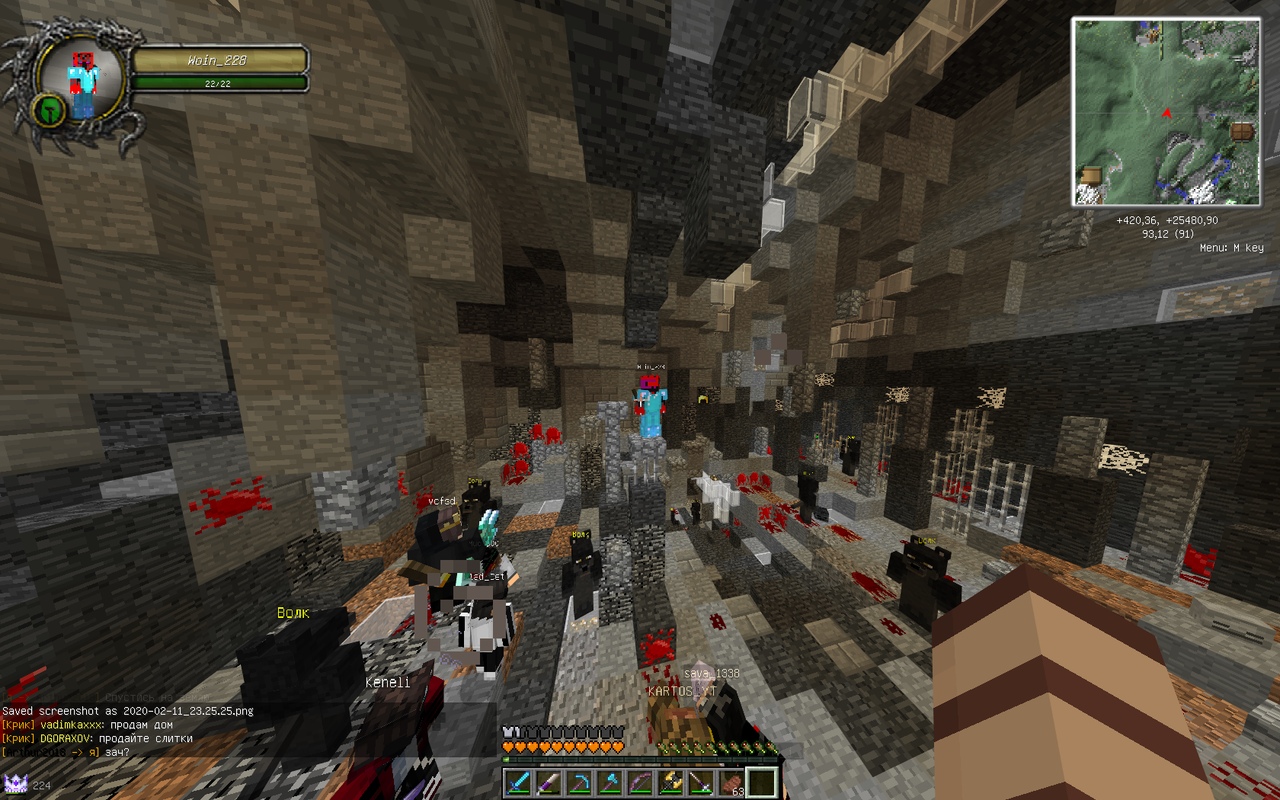Choose the diamond pickaxe in the hotbar

578,782
